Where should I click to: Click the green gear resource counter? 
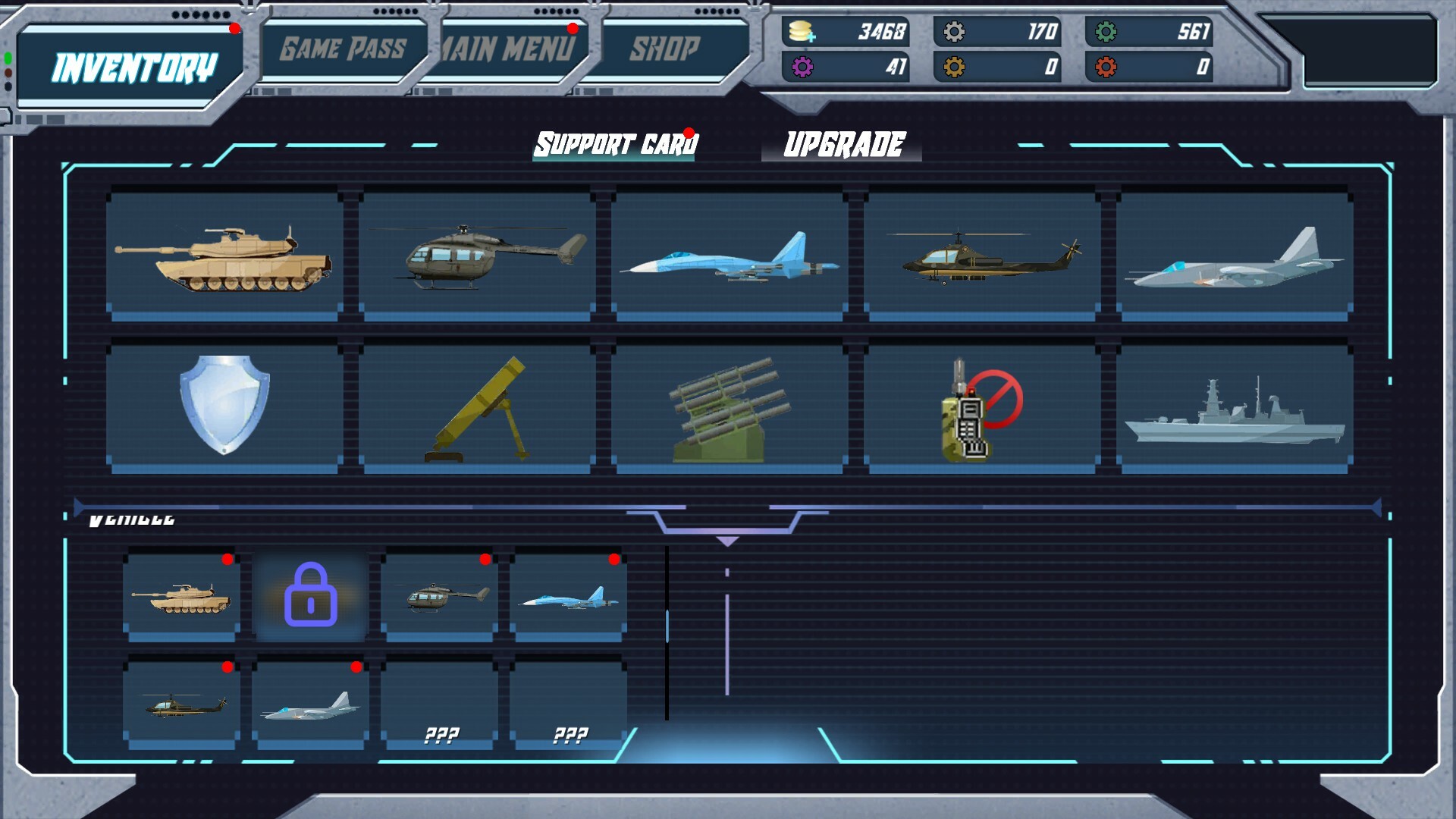(1147, 32)
